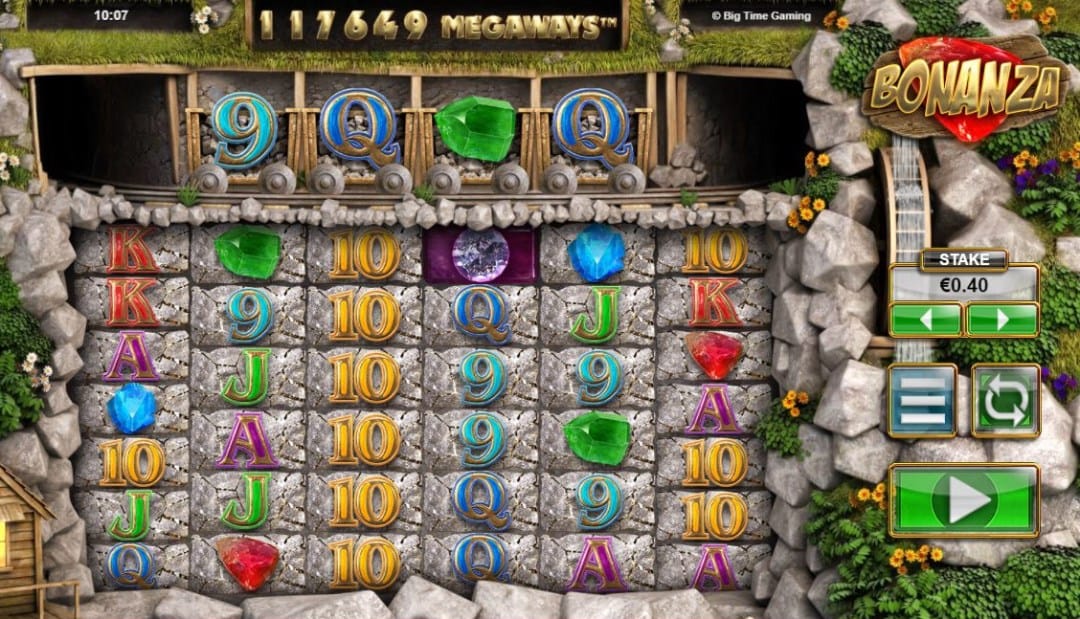Activate the autoplay circular arrows button

(x=1005, y=400)
